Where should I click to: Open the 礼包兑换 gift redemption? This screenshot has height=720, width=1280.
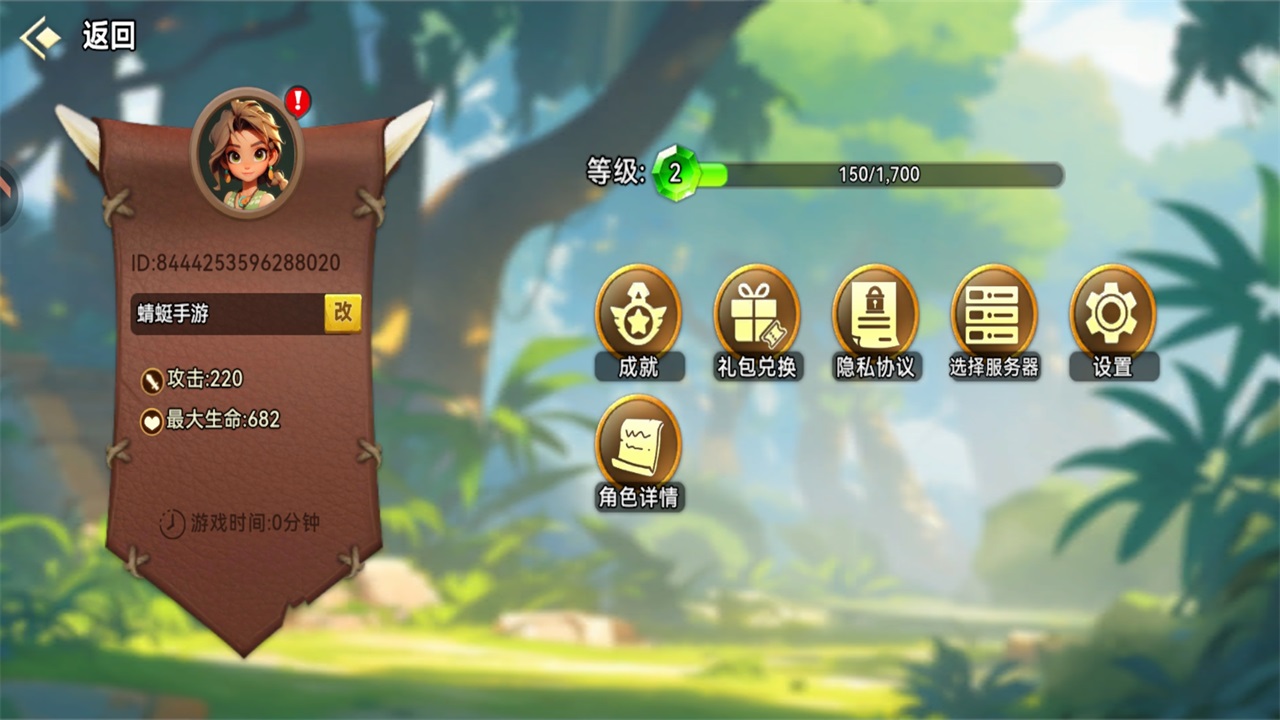pyautogui.click(x=756, y=320)
